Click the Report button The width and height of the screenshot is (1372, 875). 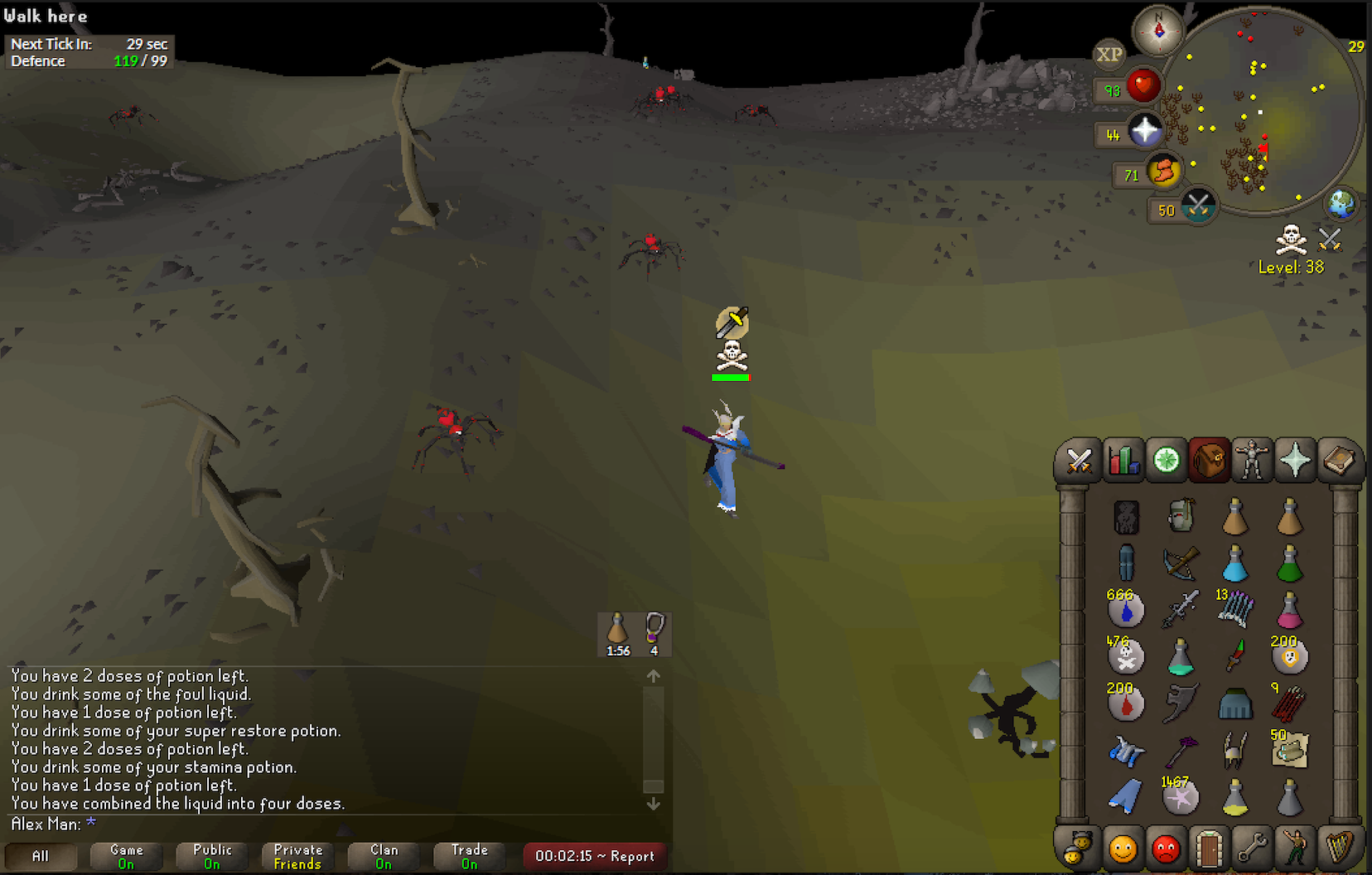[x=595, y=857]
